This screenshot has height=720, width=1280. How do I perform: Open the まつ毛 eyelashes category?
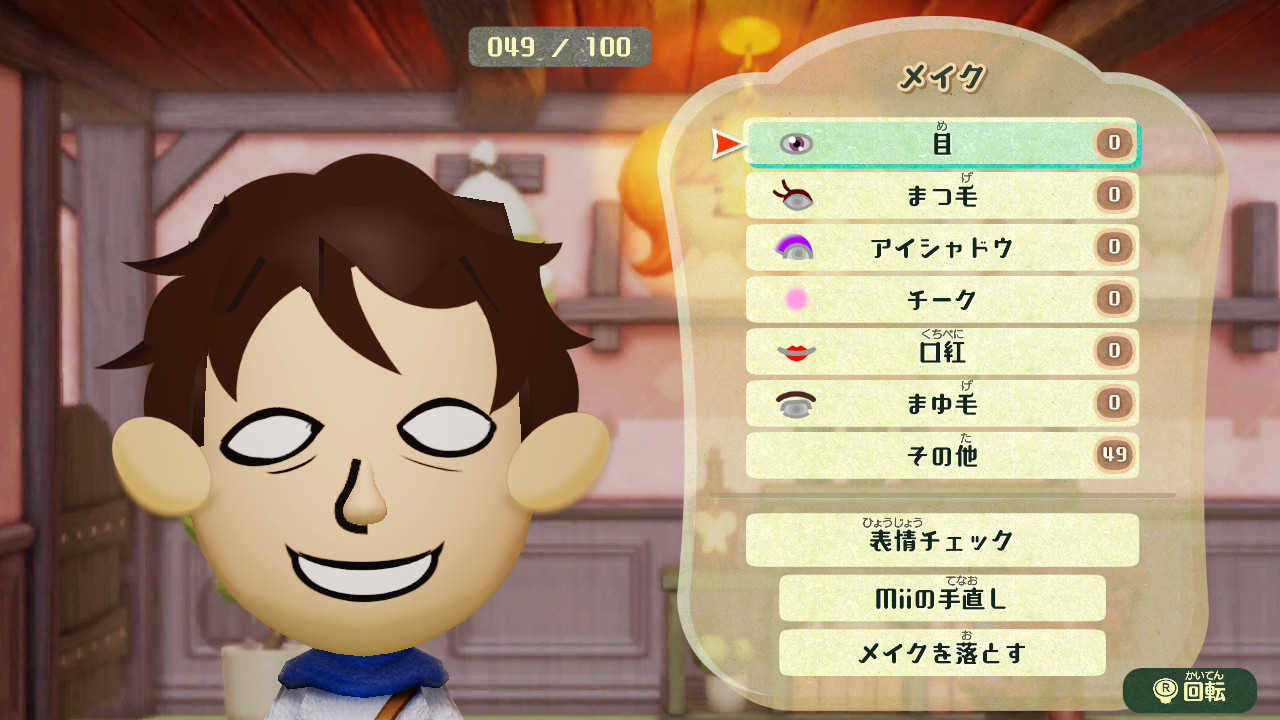click(x=941, y=196)
